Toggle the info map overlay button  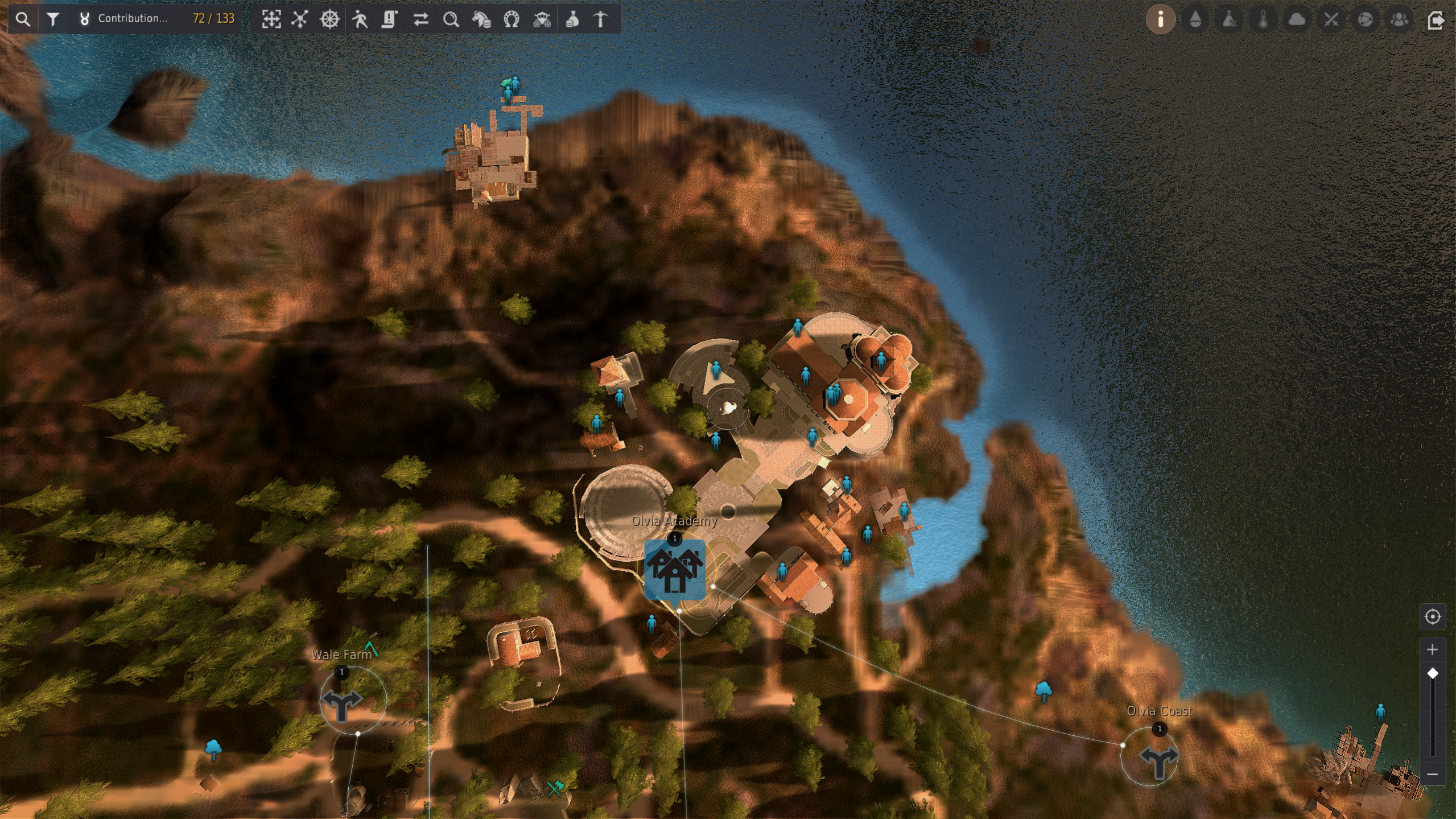coord(1160,19)
